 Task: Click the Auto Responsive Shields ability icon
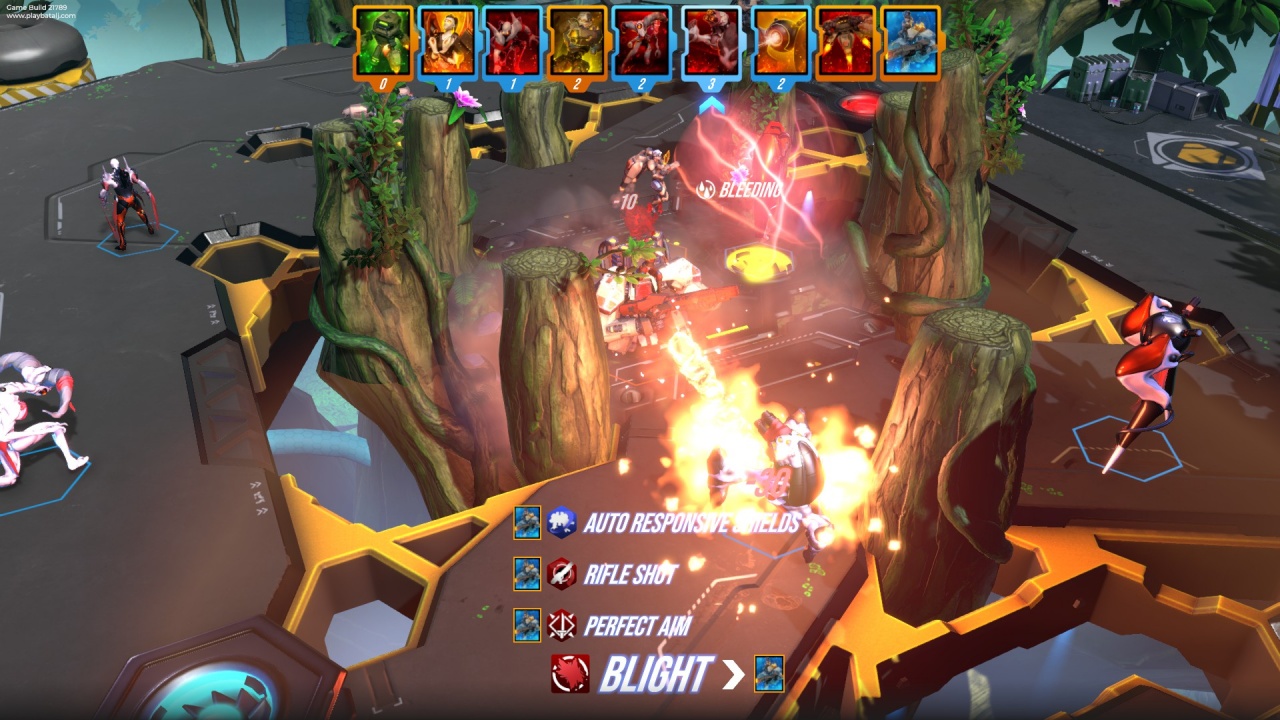[x=561, y=522]
